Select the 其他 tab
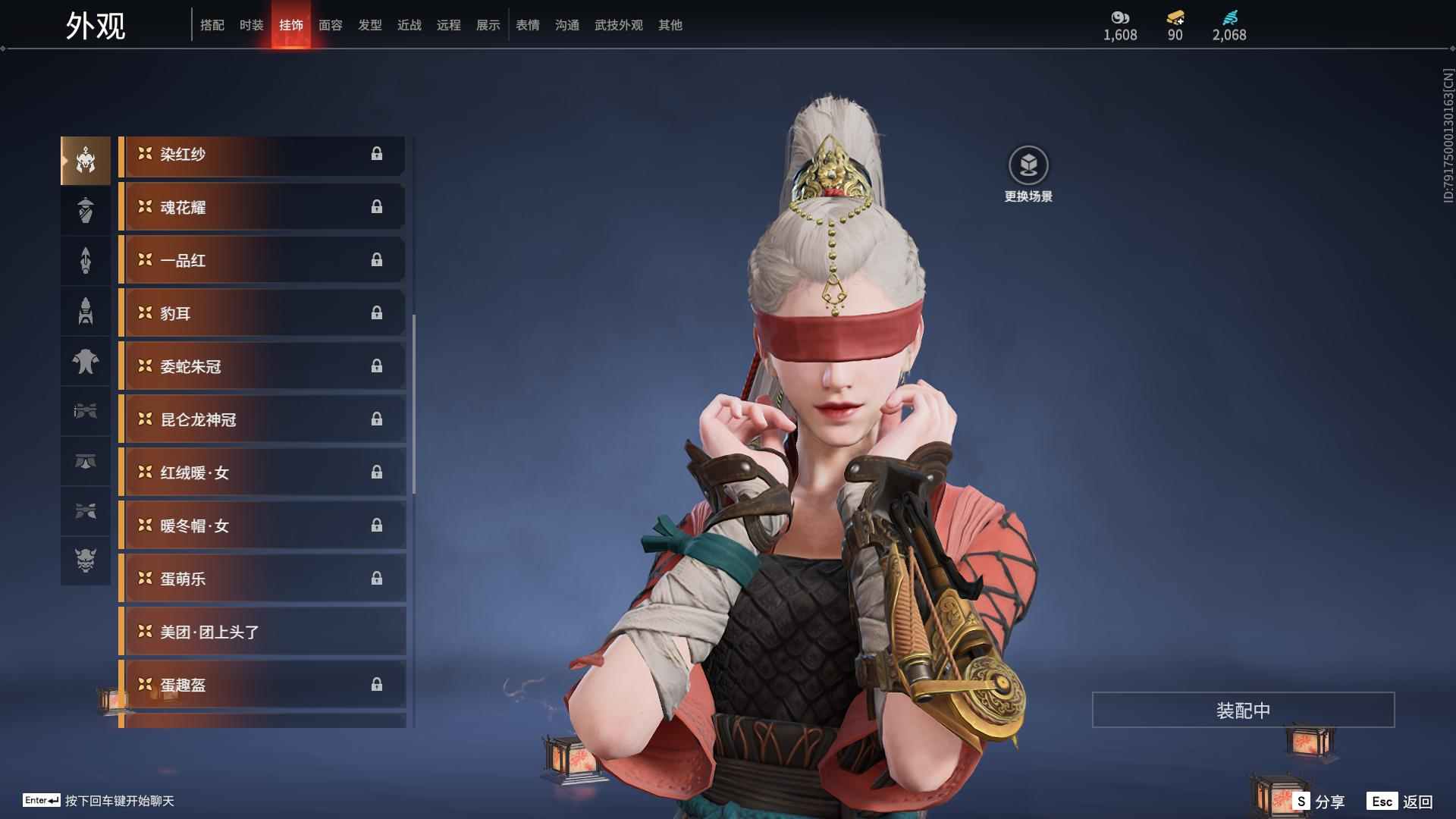Screen dimensions: 1456x819 pos(670,25)
